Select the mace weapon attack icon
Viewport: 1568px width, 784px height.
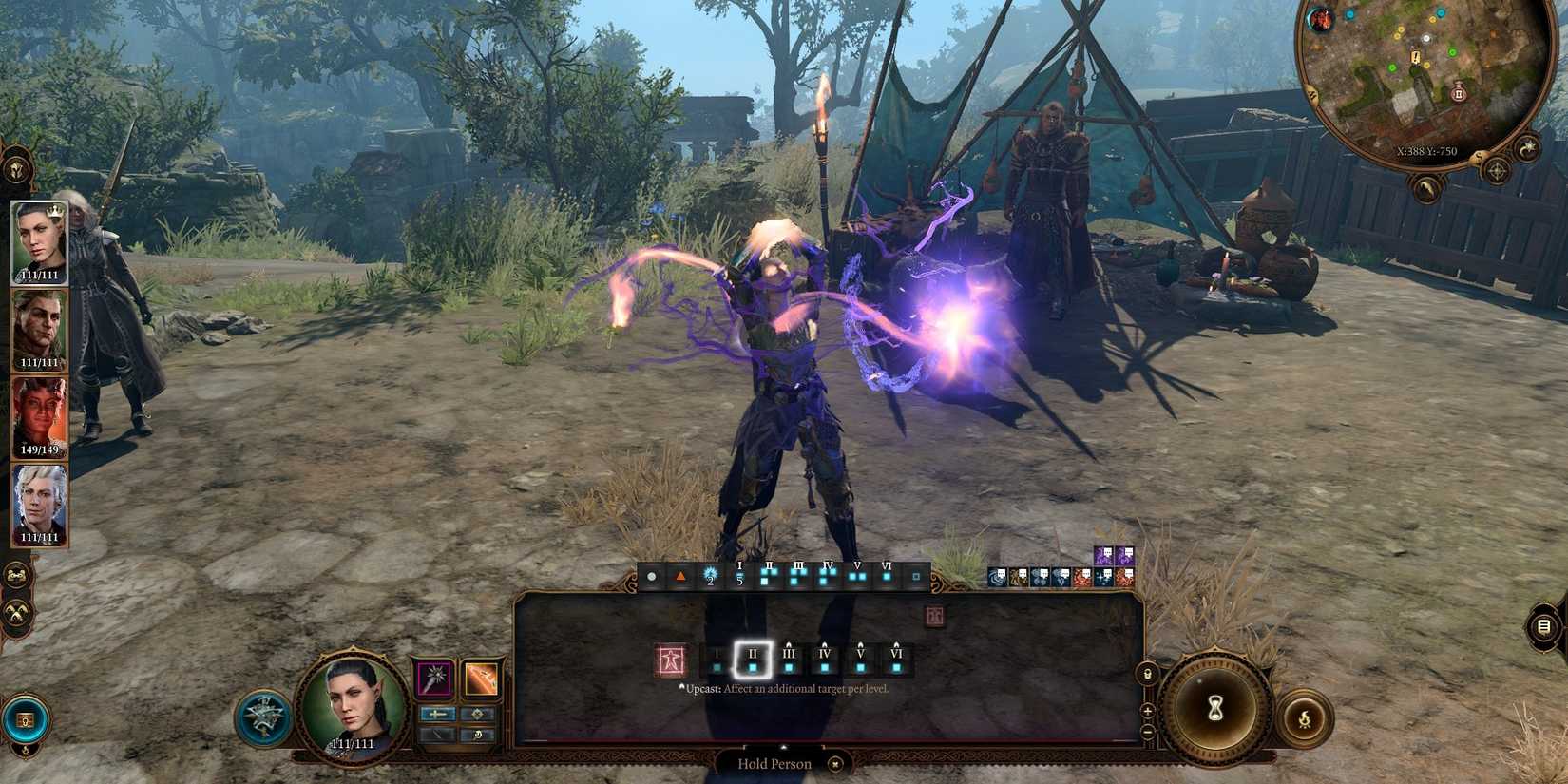tap(434, 679)
